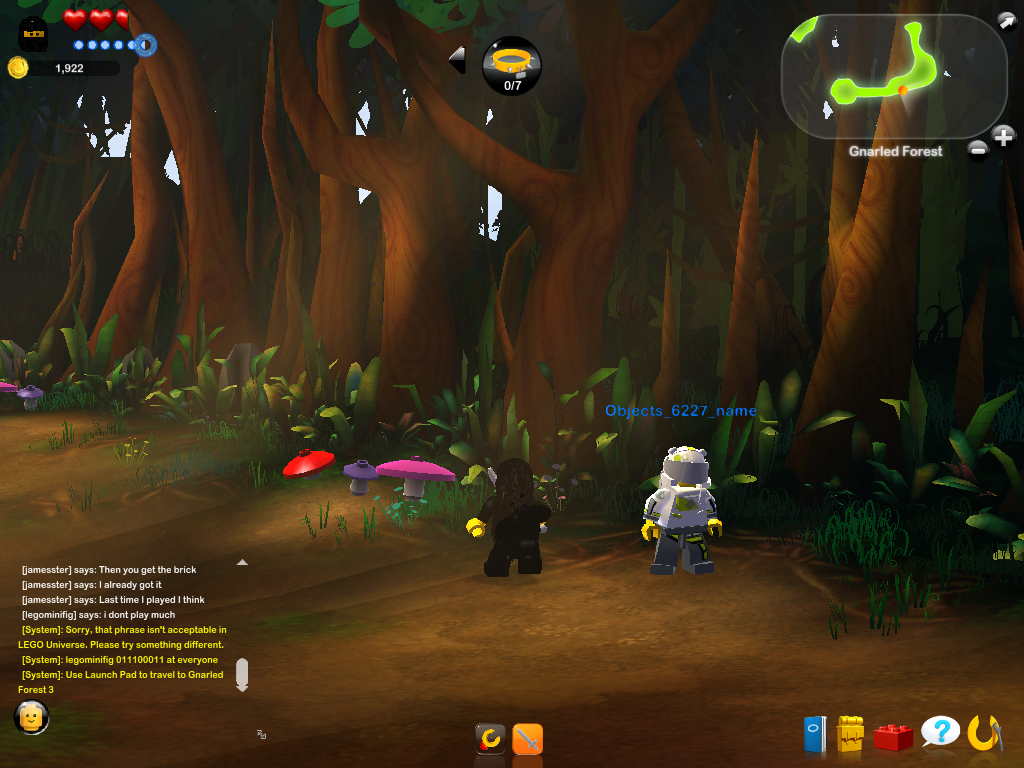Select the orange sword hotbar slot
This screenshot has height=768, width=1024.
pyautogui.click(x=527, y=739)
